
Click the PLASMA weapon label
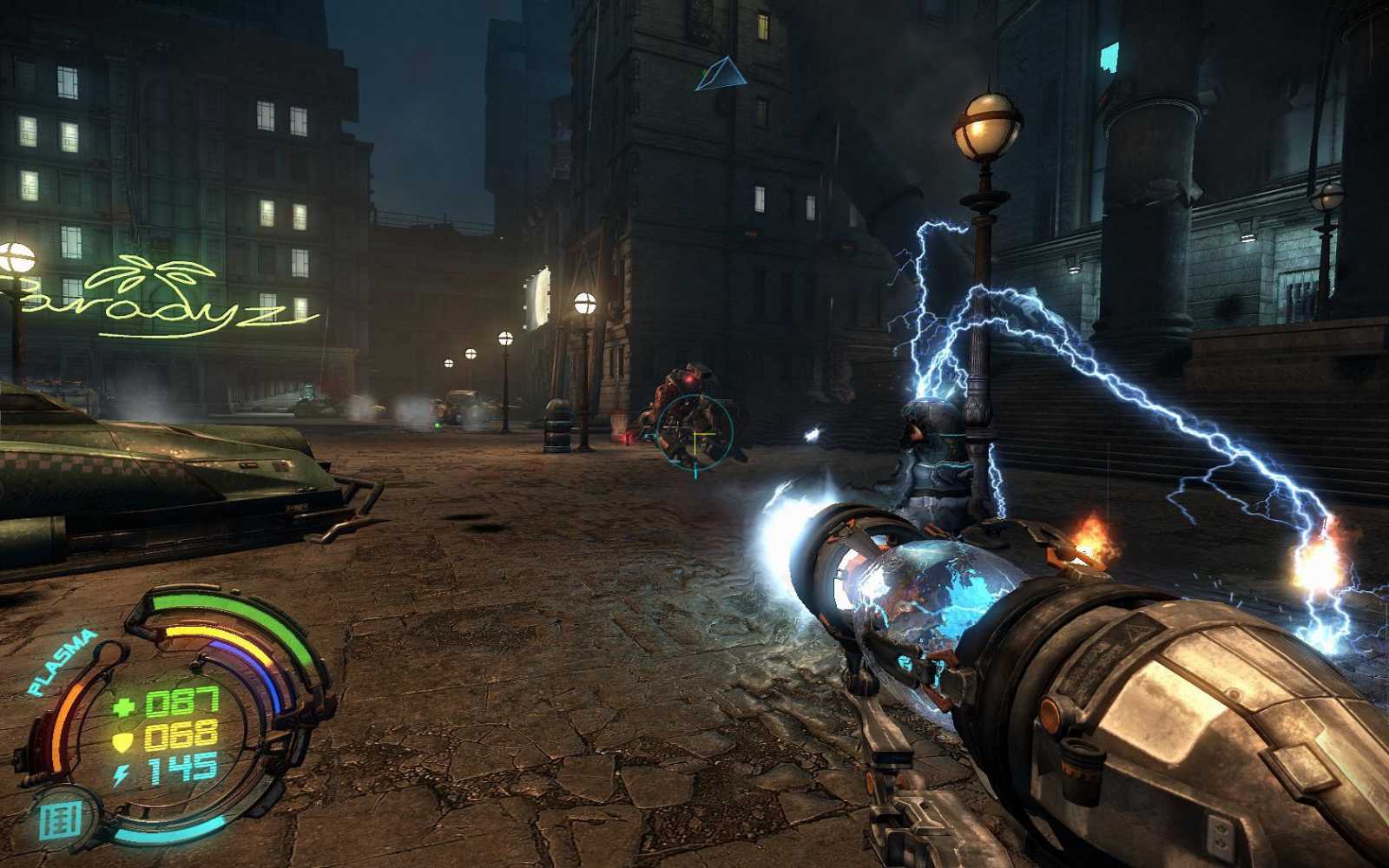(62, 662)
